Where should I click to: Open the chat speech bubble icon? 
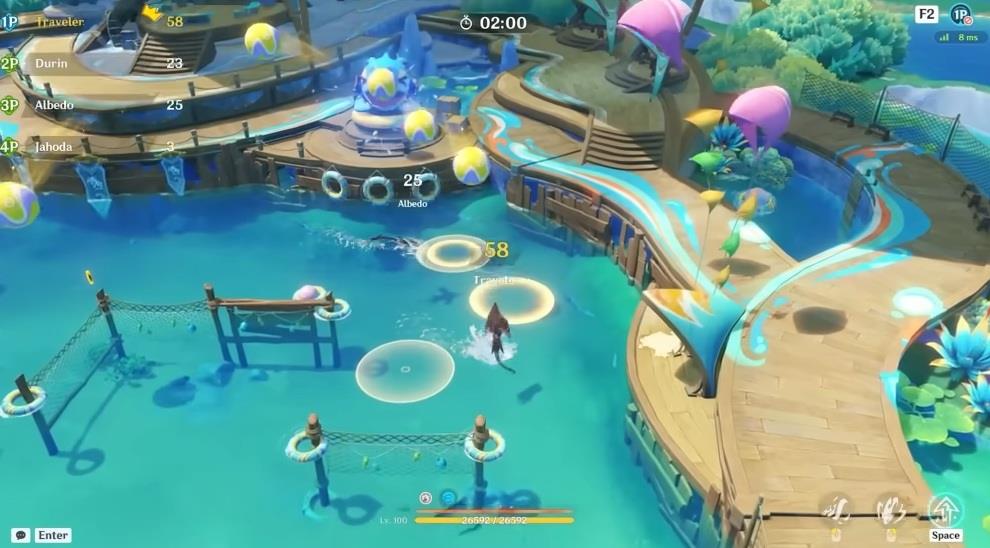pyautogui.click(x=20, y=535)
